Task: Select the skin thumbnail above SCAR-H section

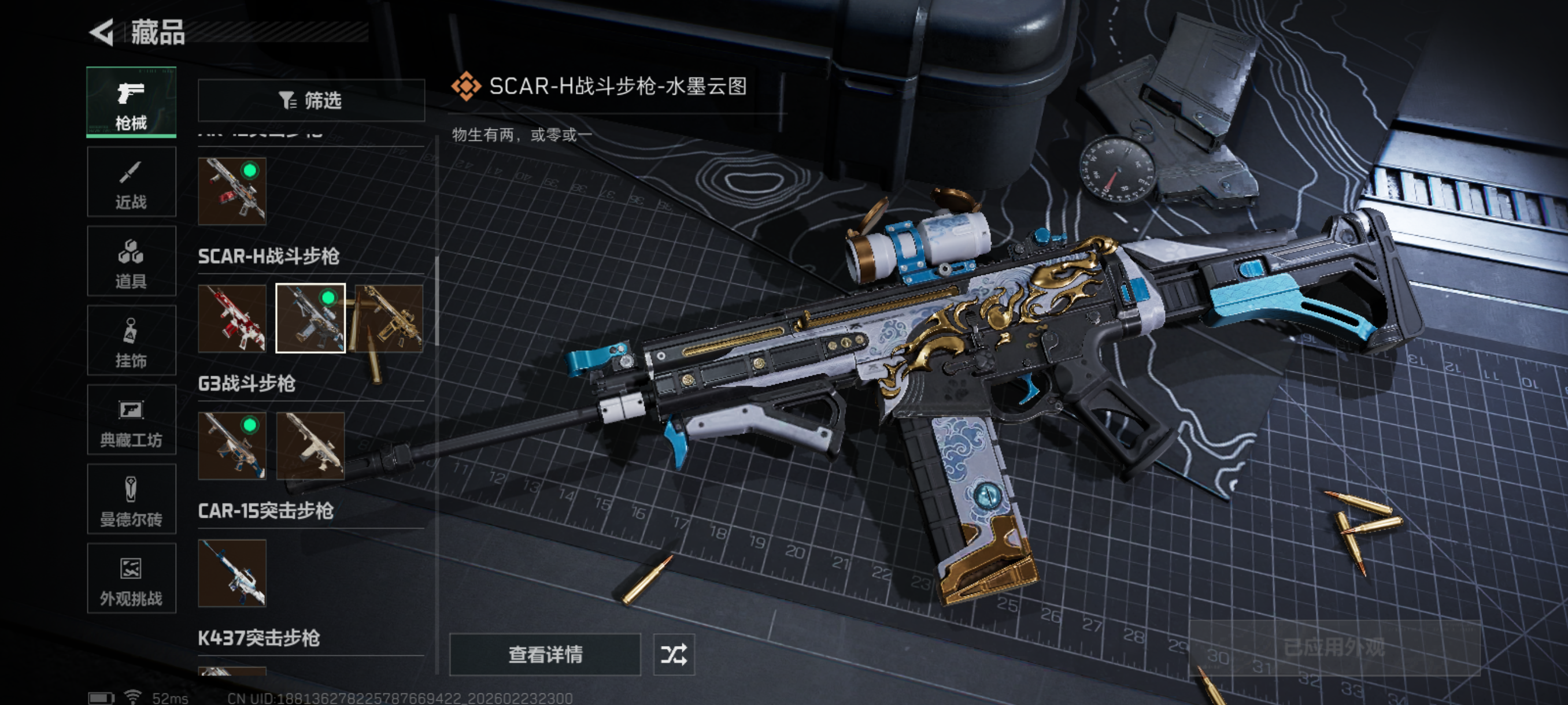Action: 232,191
